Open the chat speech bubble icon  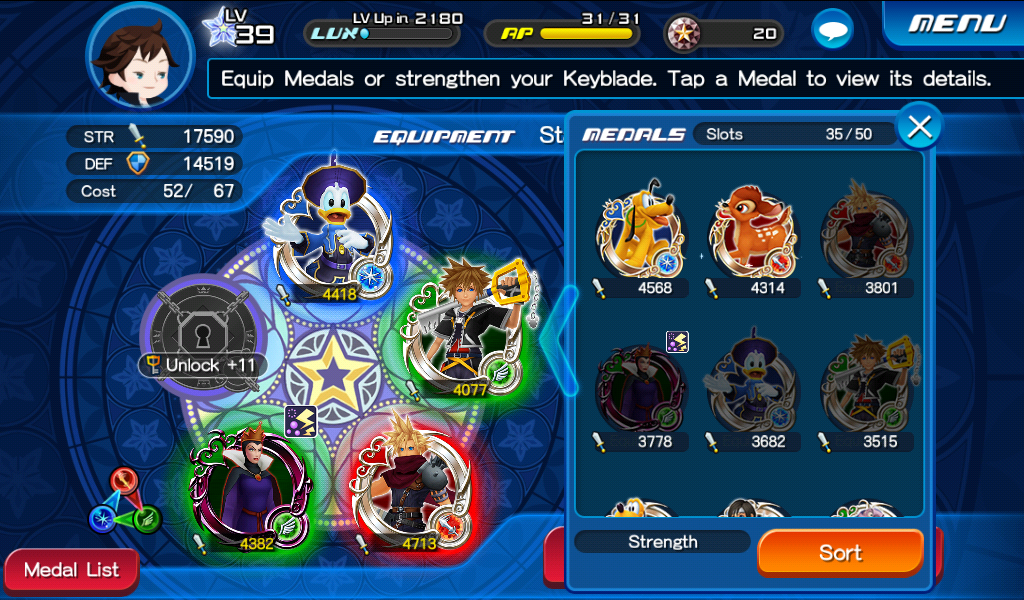831,31
